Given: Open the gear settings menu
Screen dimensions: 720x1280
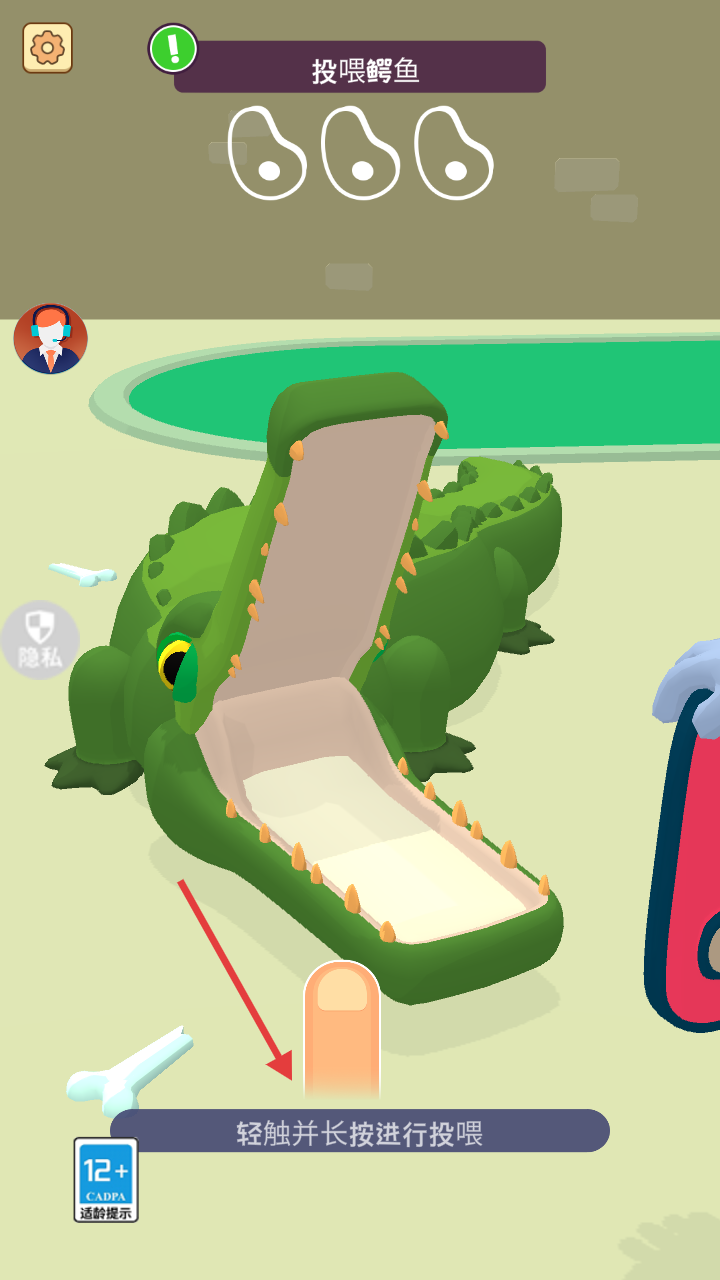Looking at the screenshot, I should [x=47, y=48].
